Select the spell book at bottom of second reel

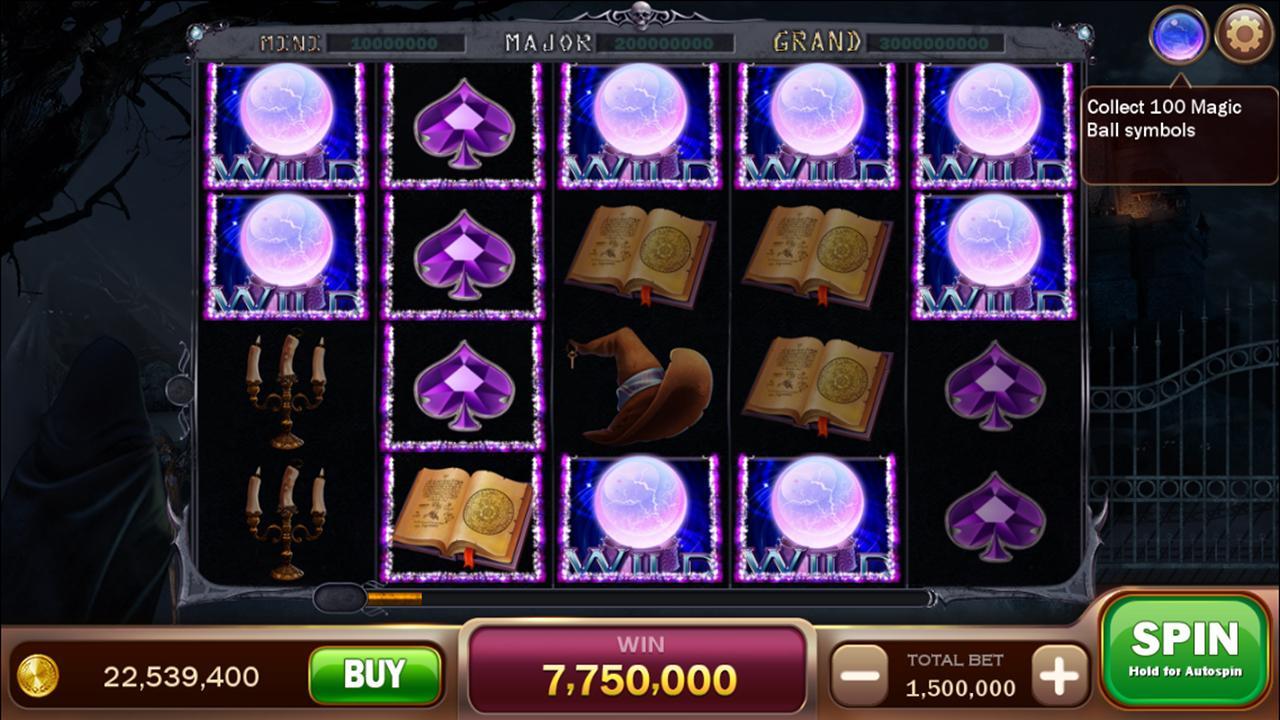[x=464, y=515]
